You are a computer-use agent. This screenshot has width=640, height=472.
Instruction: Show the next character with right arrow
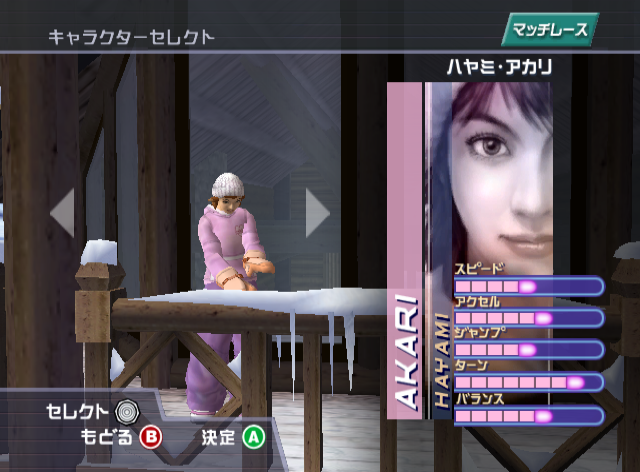(316, 212)
